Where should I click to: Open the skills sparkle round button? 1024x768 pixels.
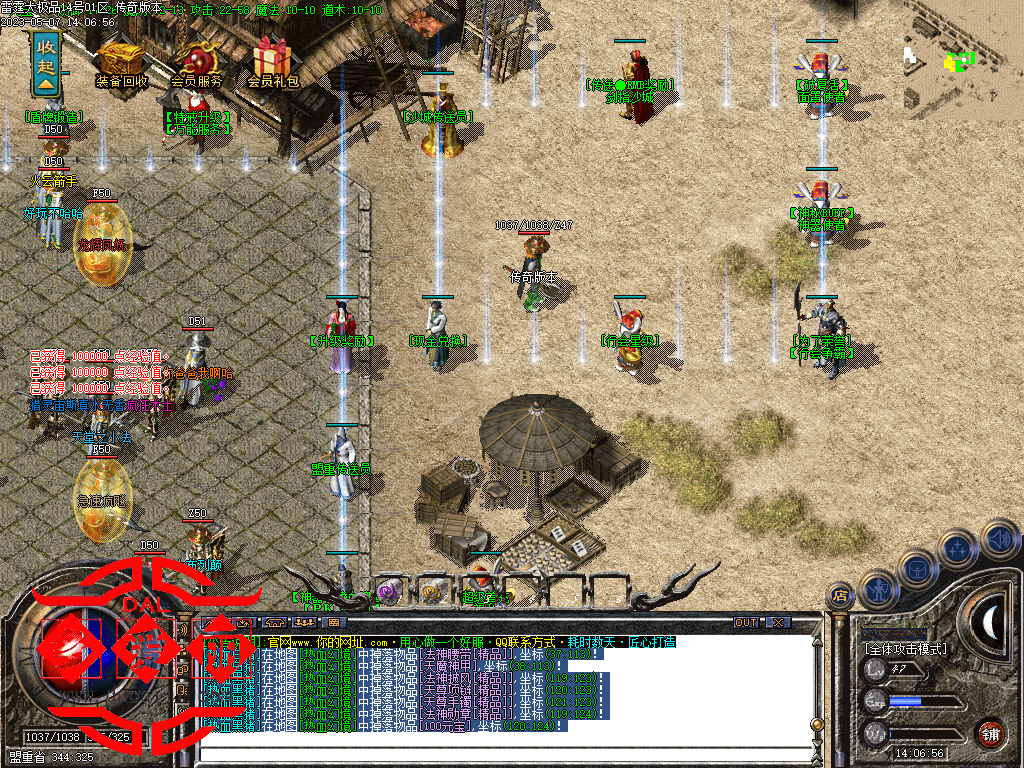[x=960, y=546]
